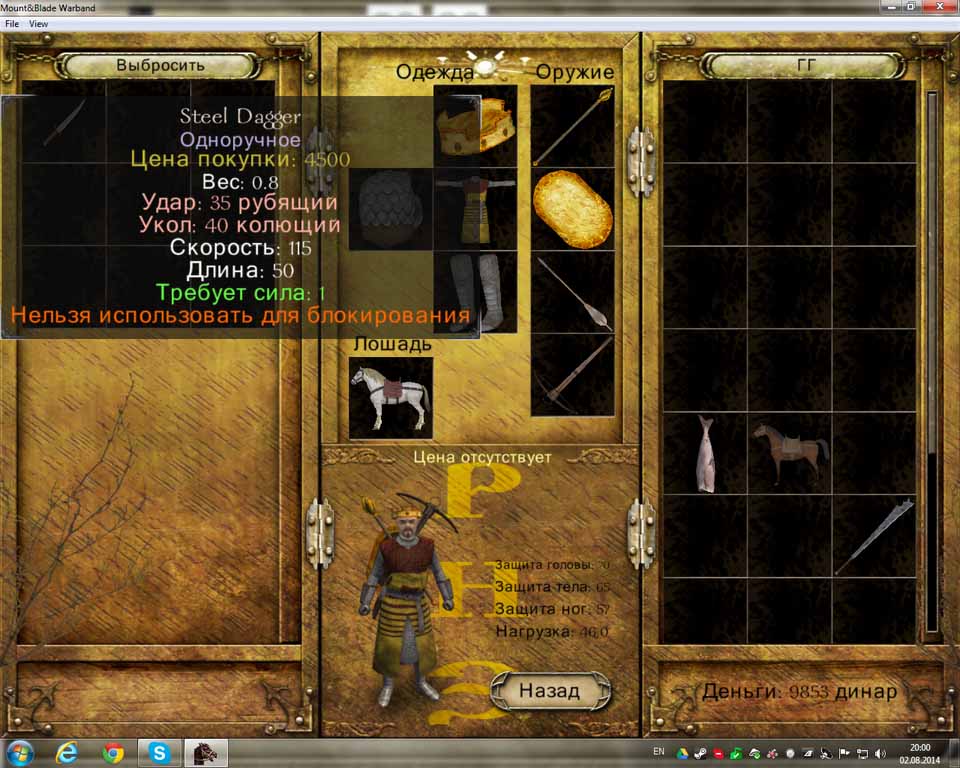
Task: Pick the bolts ammunition slot
Action: point(572,291)
